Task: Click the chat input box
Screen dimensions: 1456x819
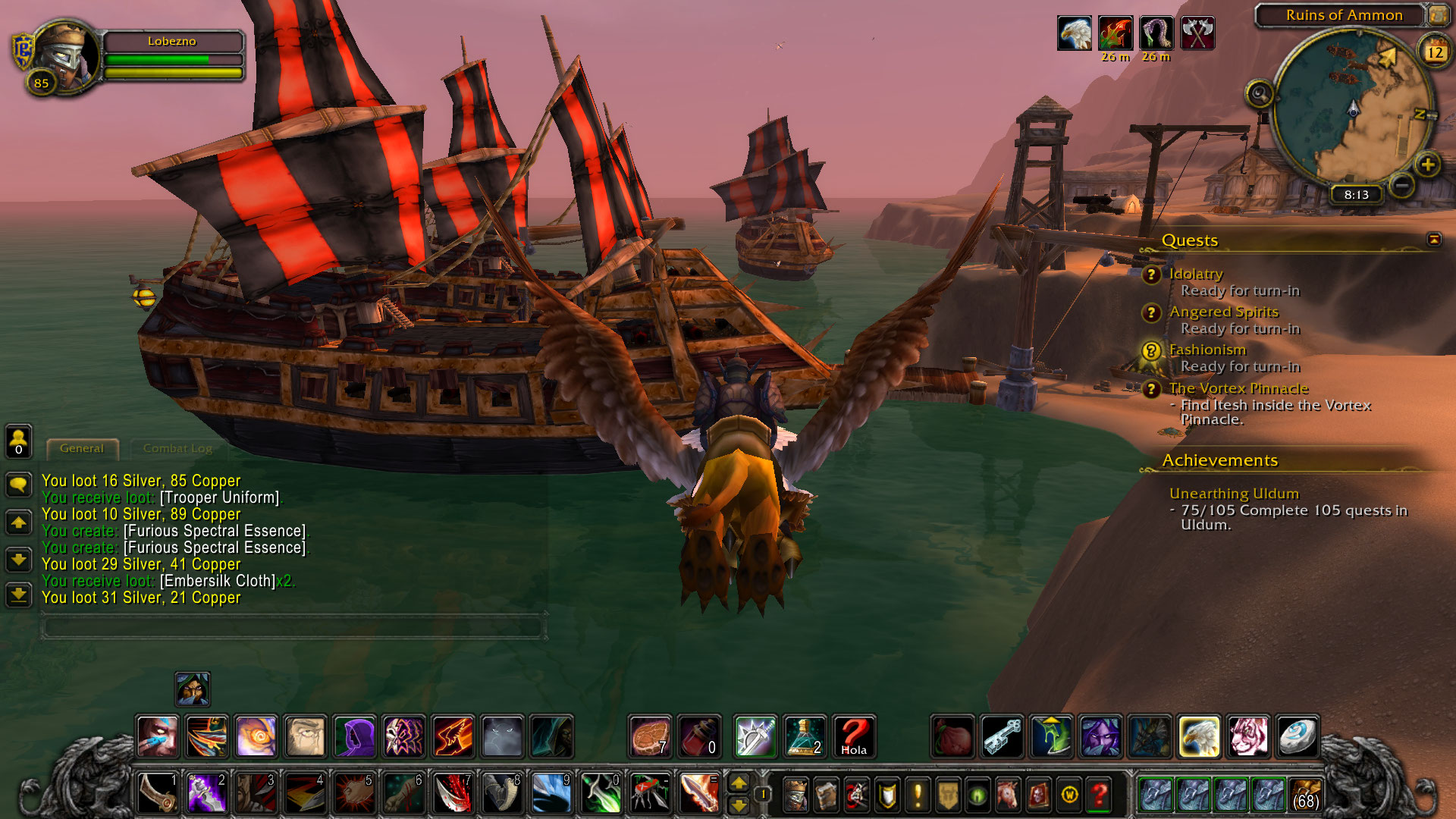Action: (293, 627)
